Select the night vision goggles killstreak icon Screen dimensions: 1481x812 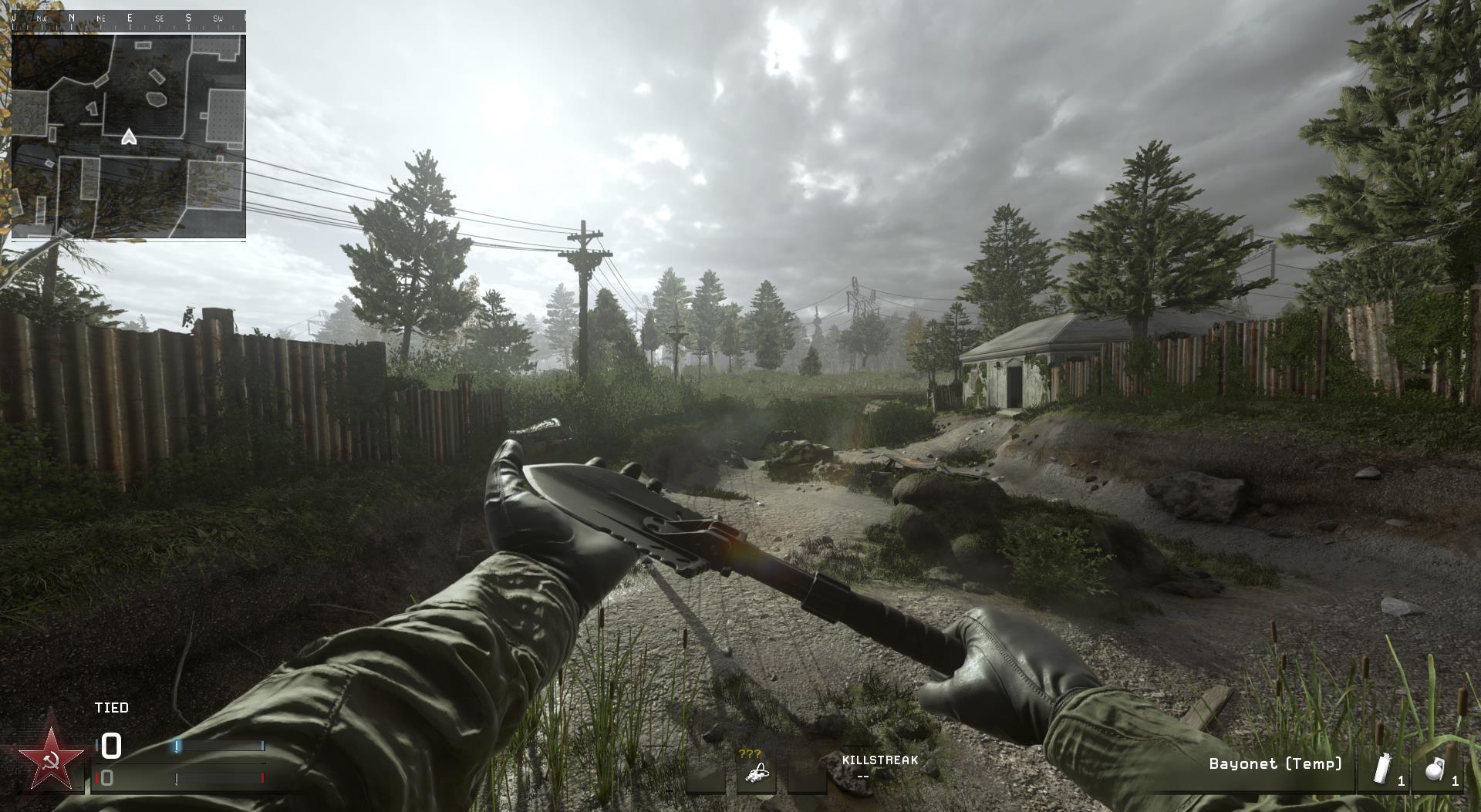pos(759,773)
